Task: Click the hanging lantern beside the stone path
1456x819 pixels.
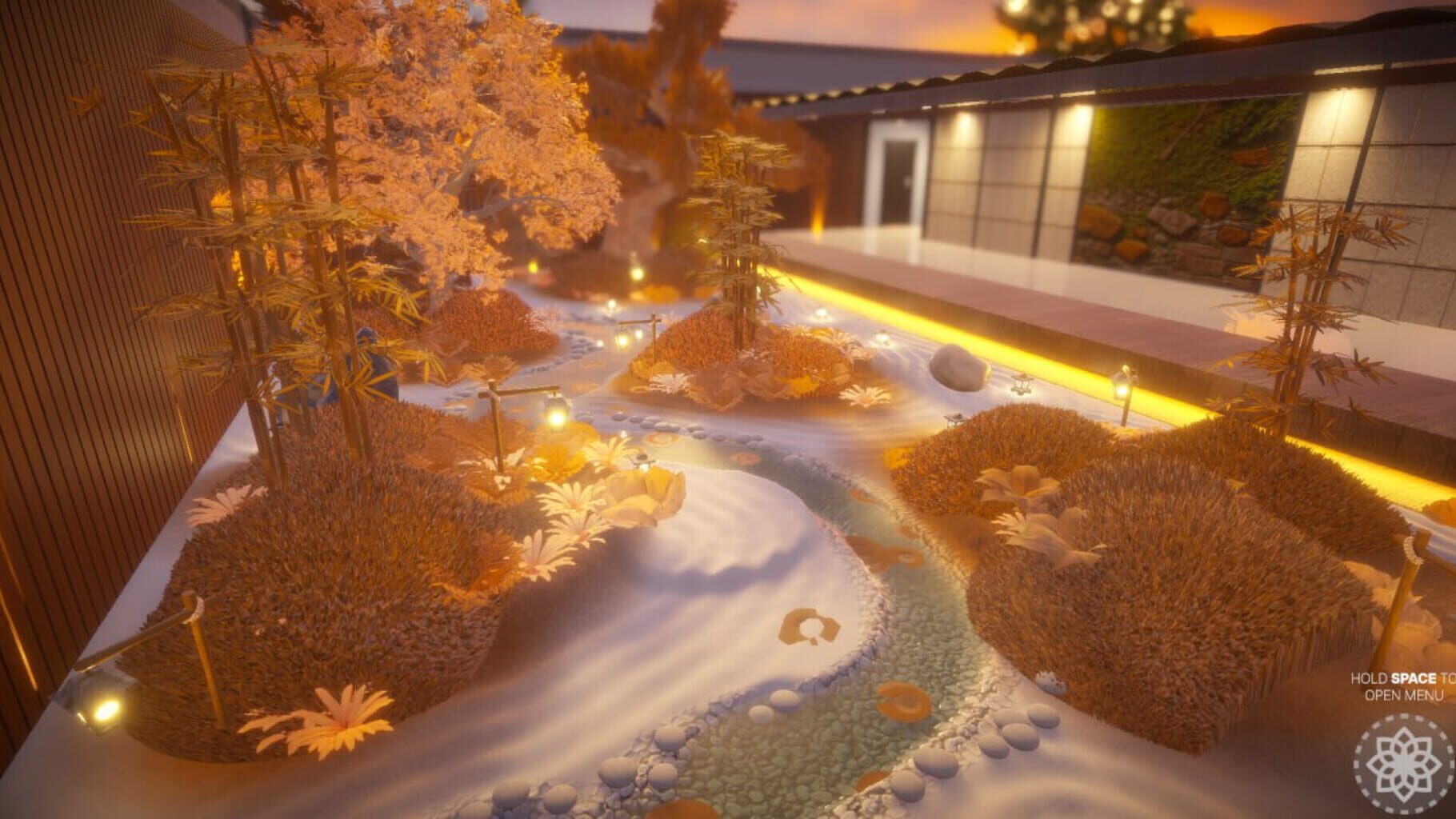Action: pos(624,340)
